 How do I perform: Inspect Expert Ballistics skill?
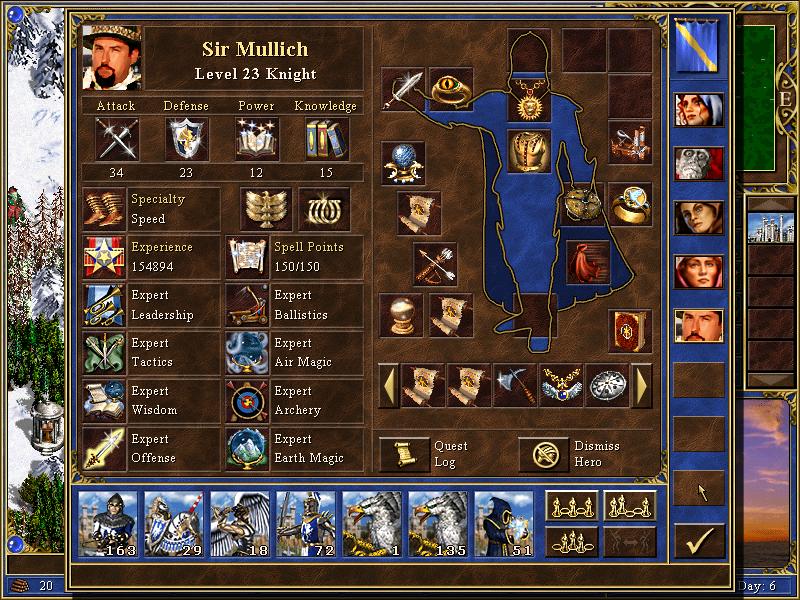[246, 305]
